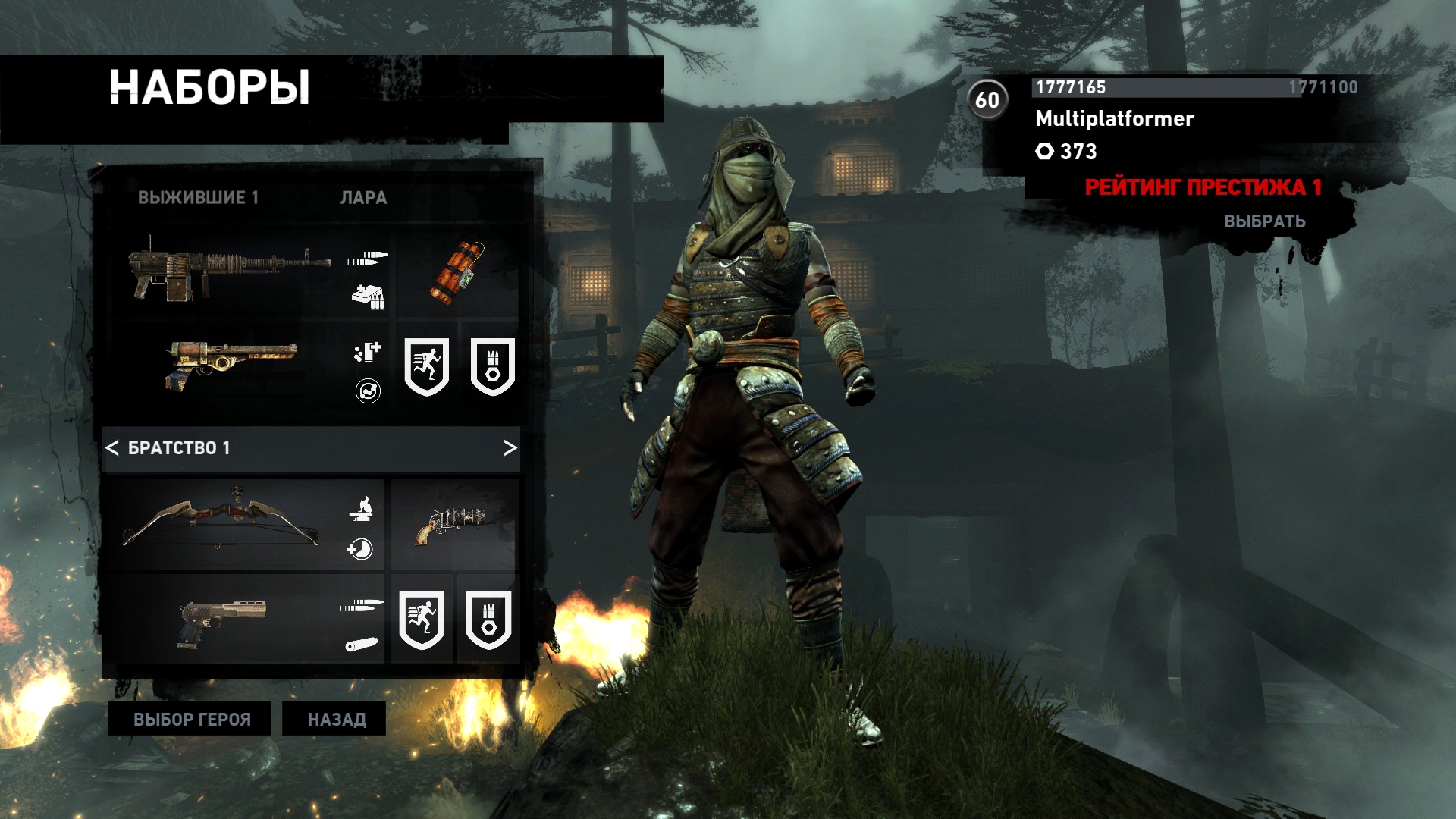Image resolution: width=1456 pixels, height=819 pixels.
Task: Go back with the НАЗАД button
Action: (336, 719)
